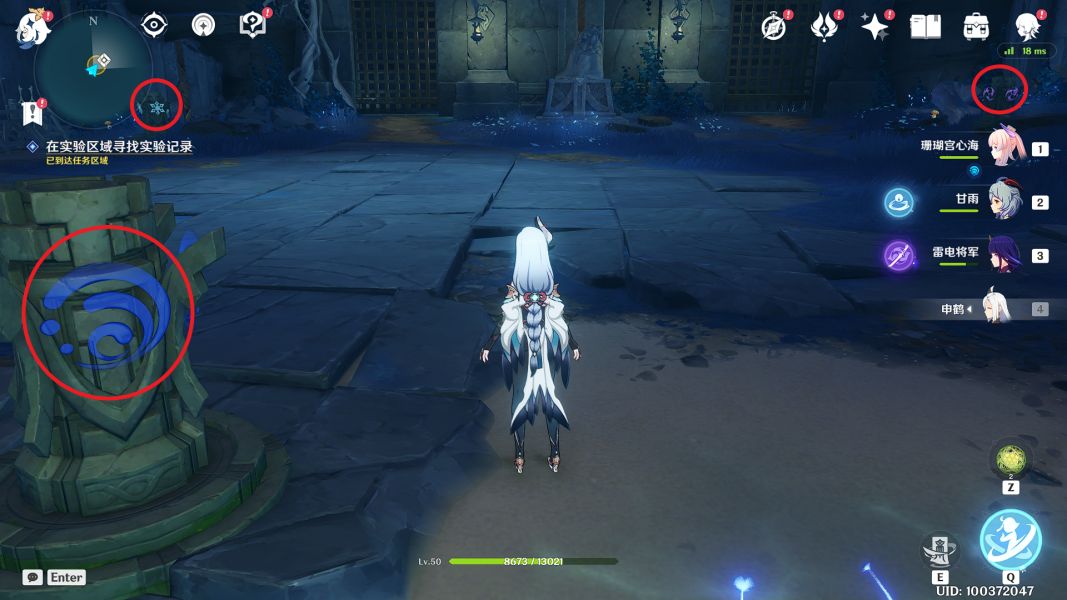1067x600 pixels.
Task: Use the green gadget item
Action: click(1009, 461)
